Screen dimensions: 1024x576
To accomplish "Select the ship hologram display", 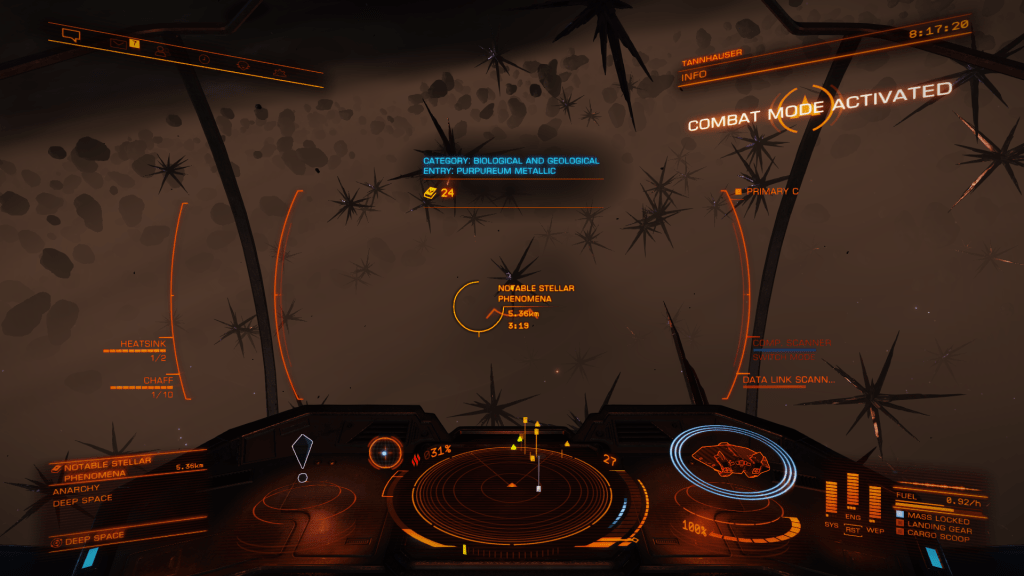I will coord(733,460).
